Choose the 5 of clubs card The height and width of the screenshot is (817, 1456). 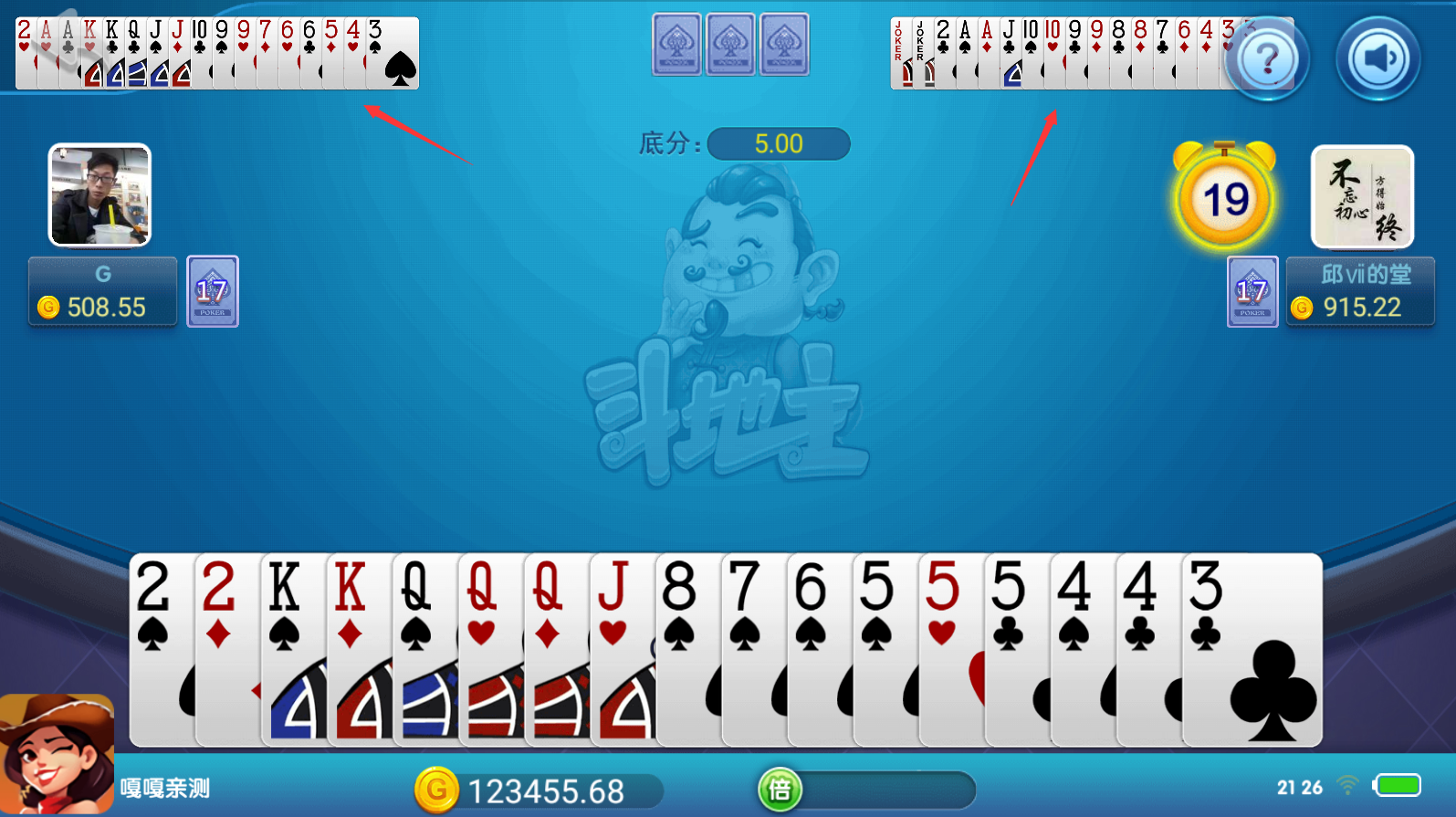[x=1016, y=648]
